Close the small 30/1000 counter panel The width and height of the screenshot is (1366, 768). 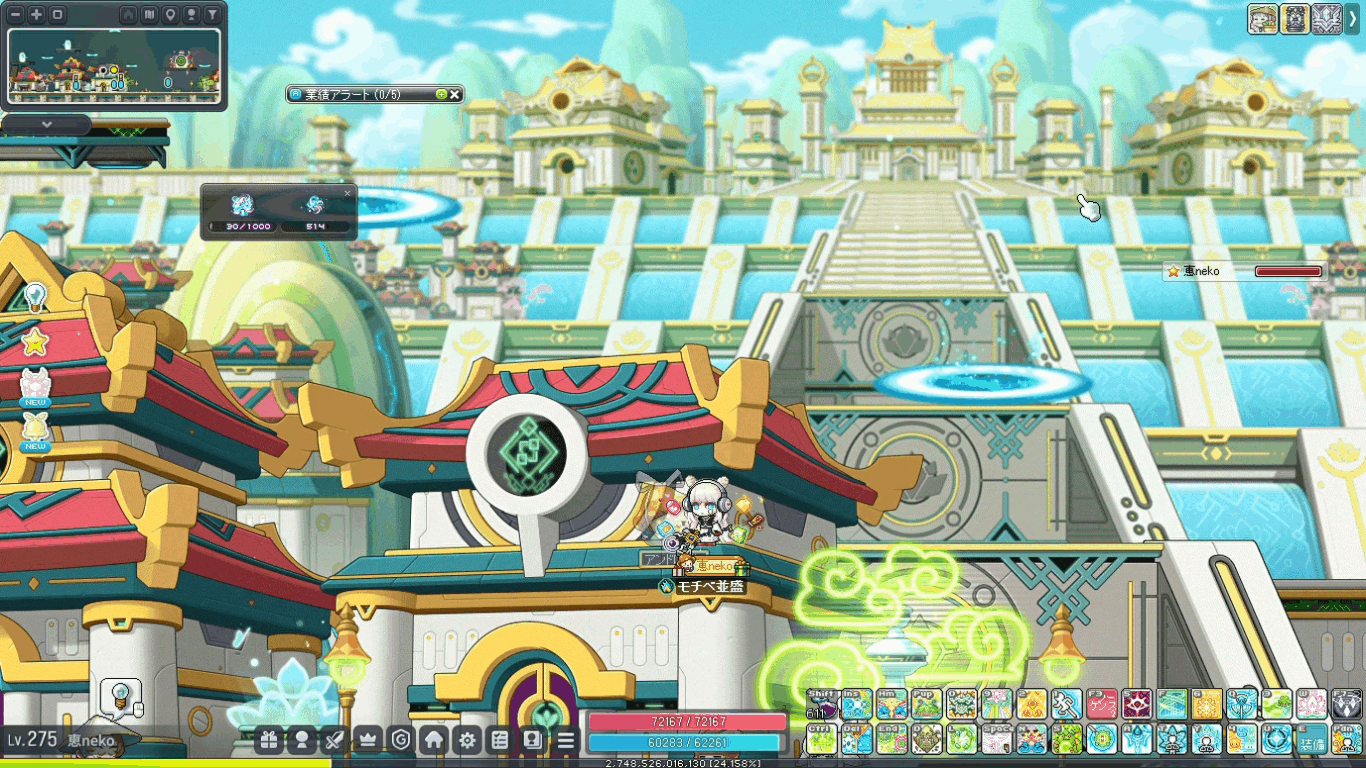[348, 193]
